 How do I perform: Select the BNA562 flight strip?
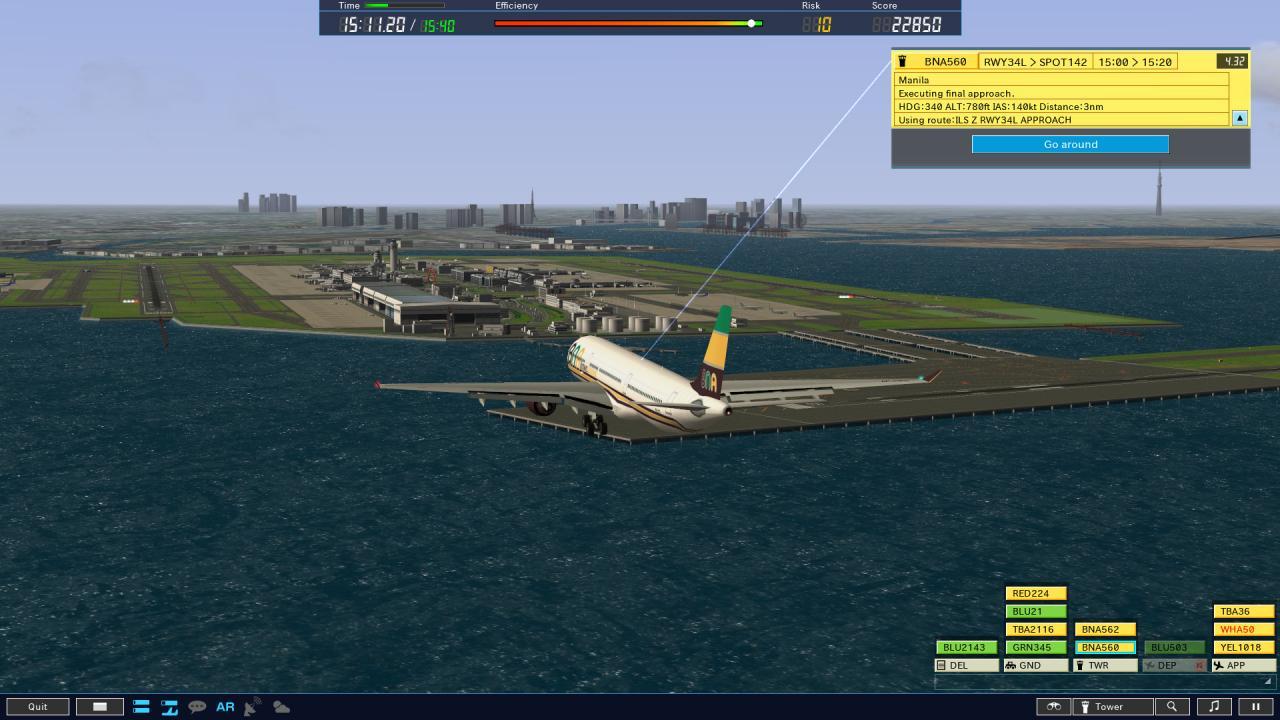(x=1103, y=629)
